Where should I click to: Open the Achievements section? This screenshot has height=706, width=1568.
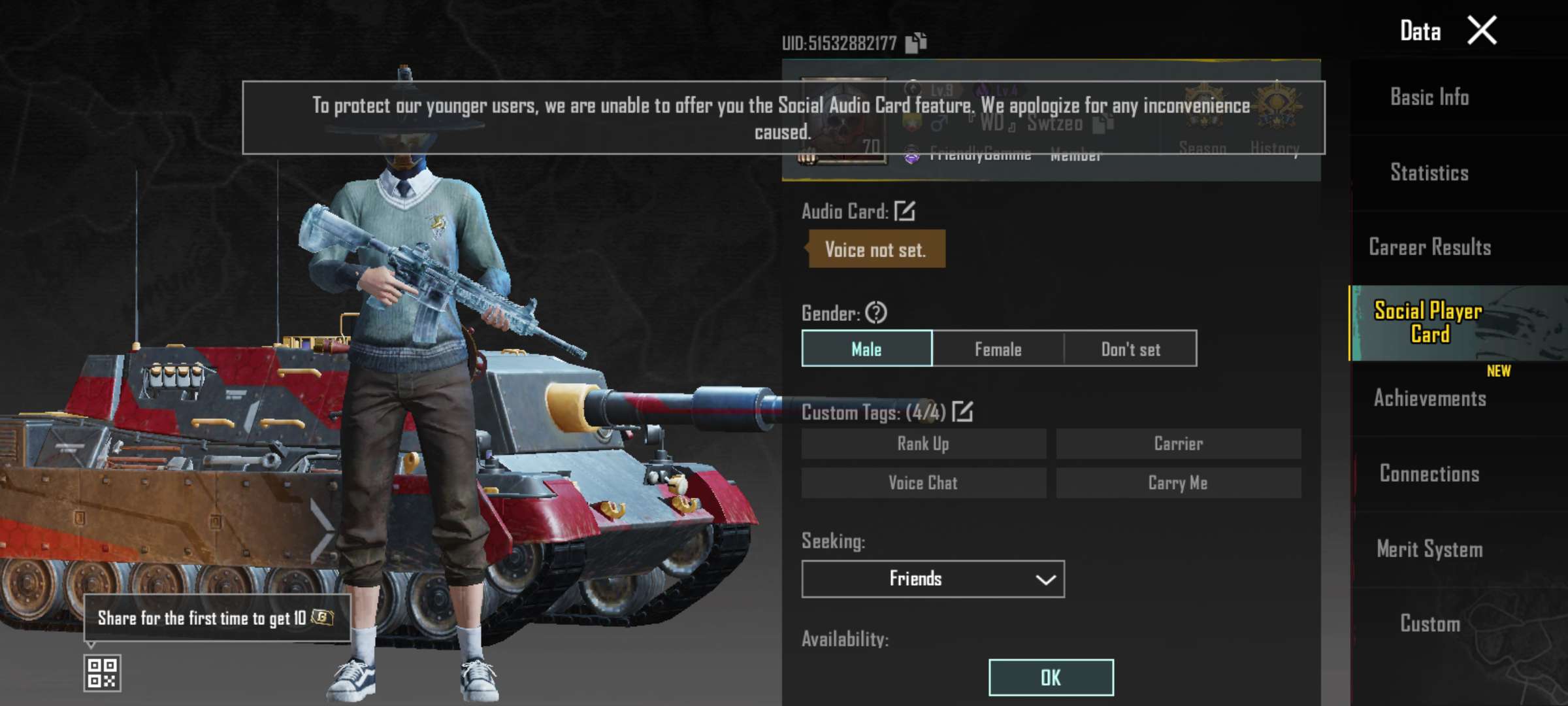(1430, 399)
